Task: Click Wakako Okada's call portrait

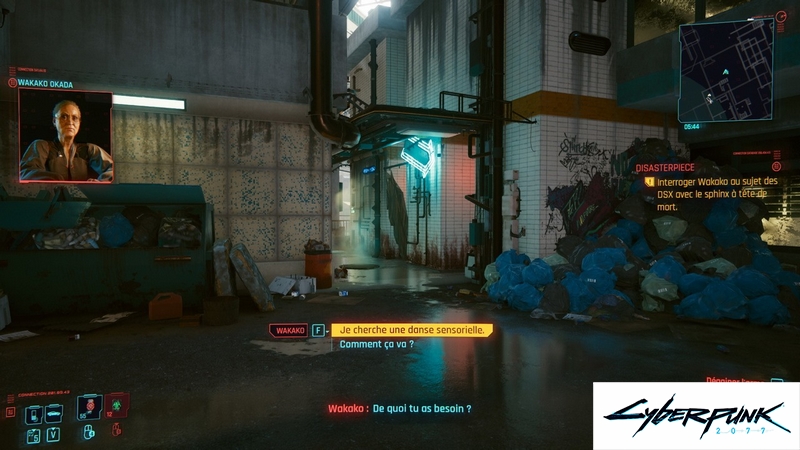Action: [x=65, y=136]
